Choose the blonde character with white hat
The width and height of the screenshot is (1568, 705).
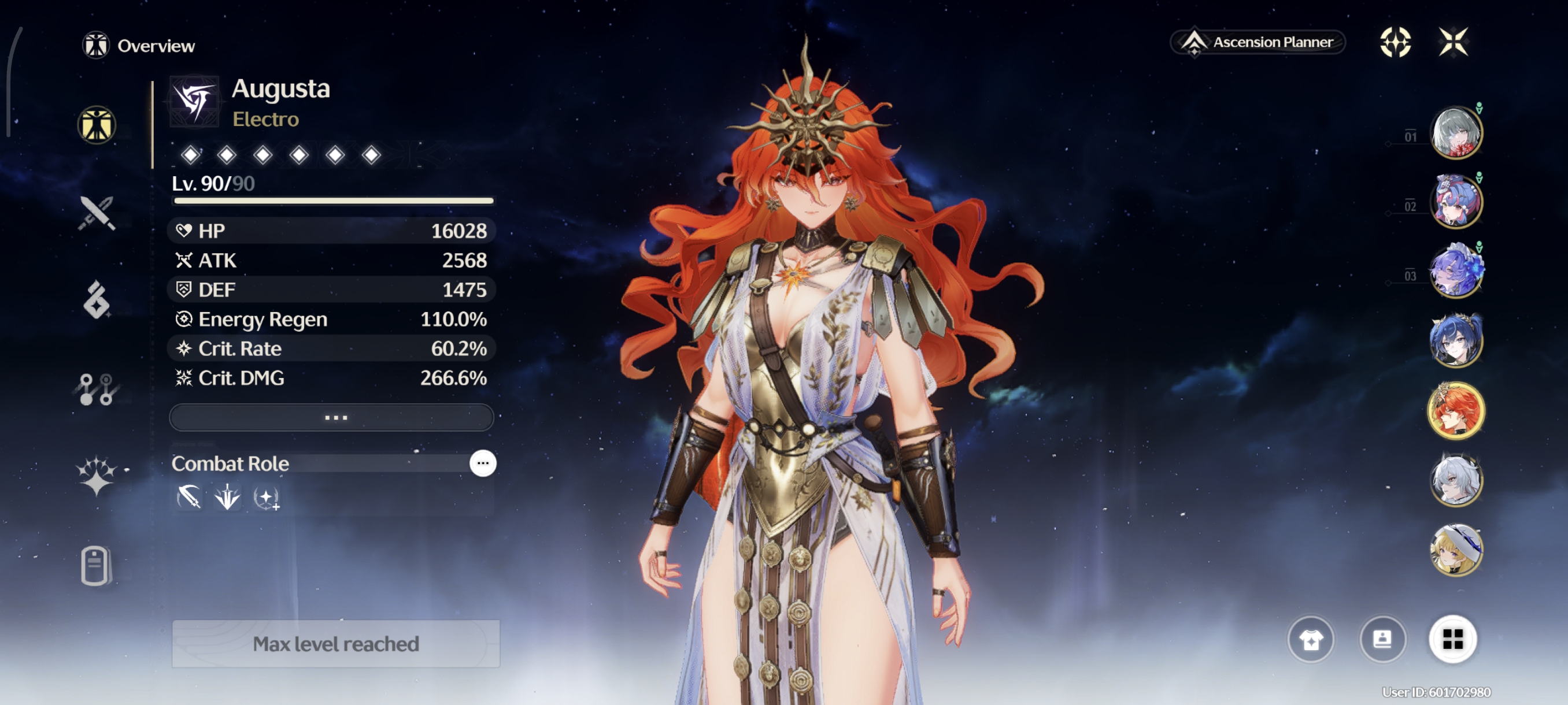[x=1455, y=550]
